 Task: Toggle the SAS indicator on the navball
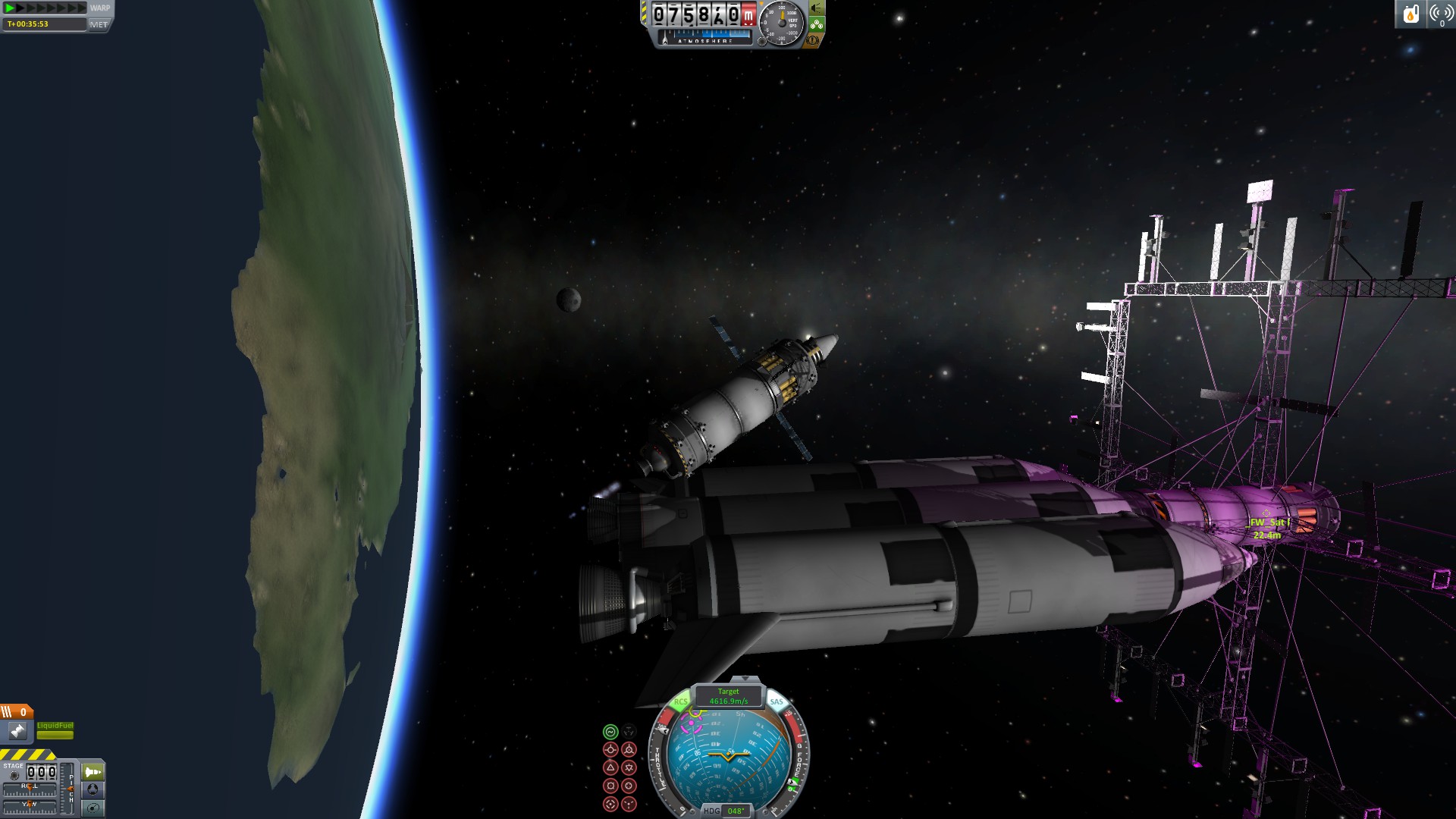(777, 702)
